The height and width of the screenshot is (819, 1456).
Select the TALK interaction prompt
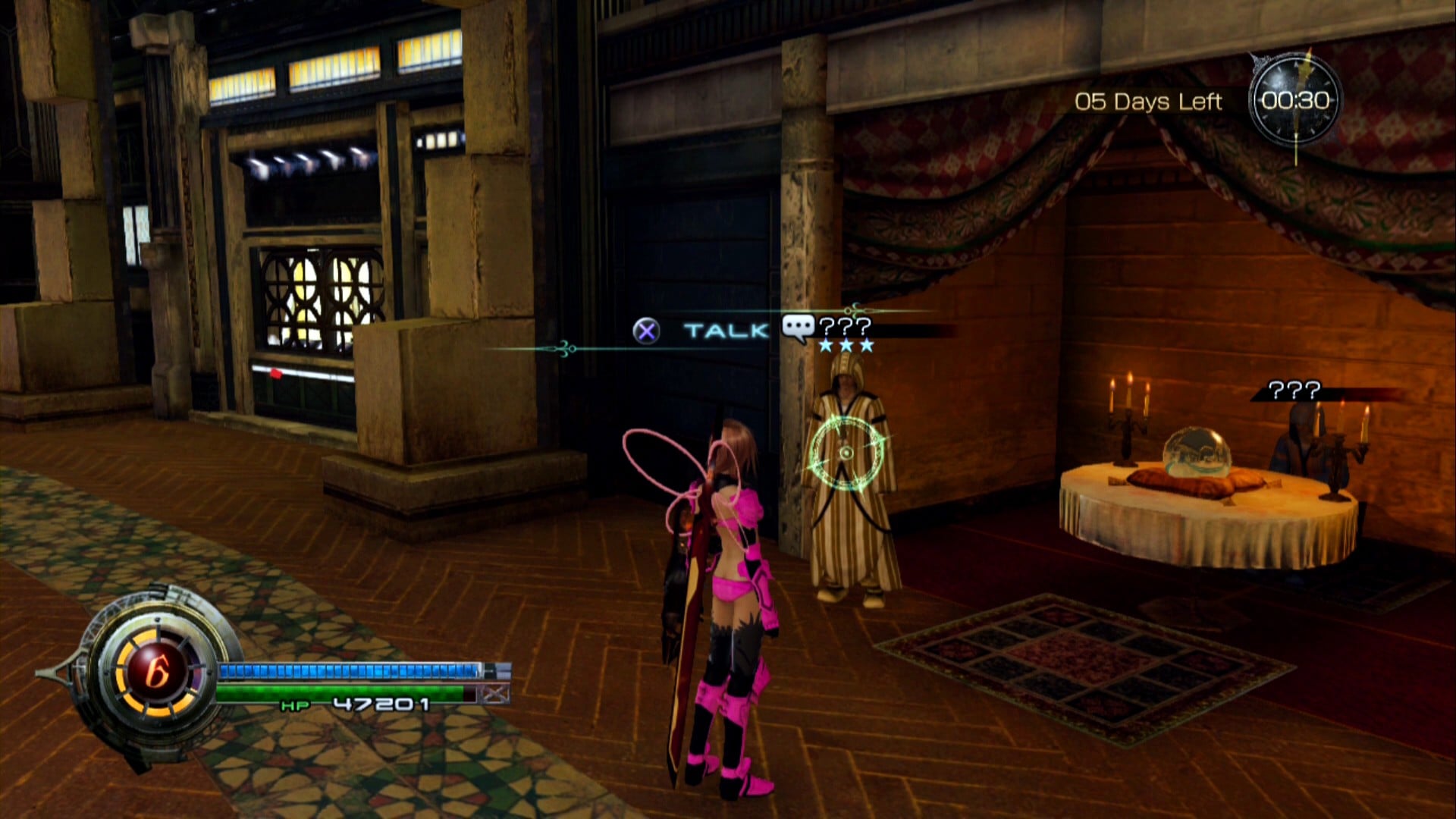(726, 331)
